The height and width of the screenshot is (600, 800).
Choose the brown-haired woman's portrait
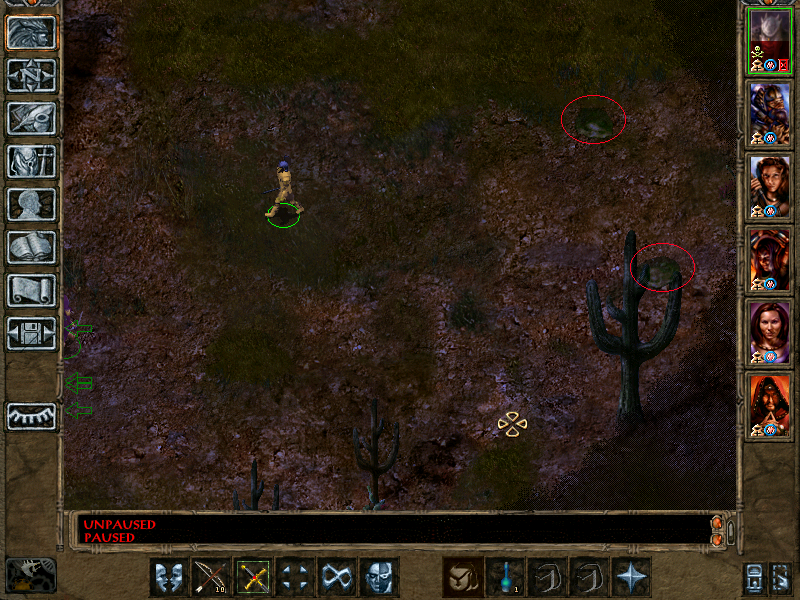770,184
